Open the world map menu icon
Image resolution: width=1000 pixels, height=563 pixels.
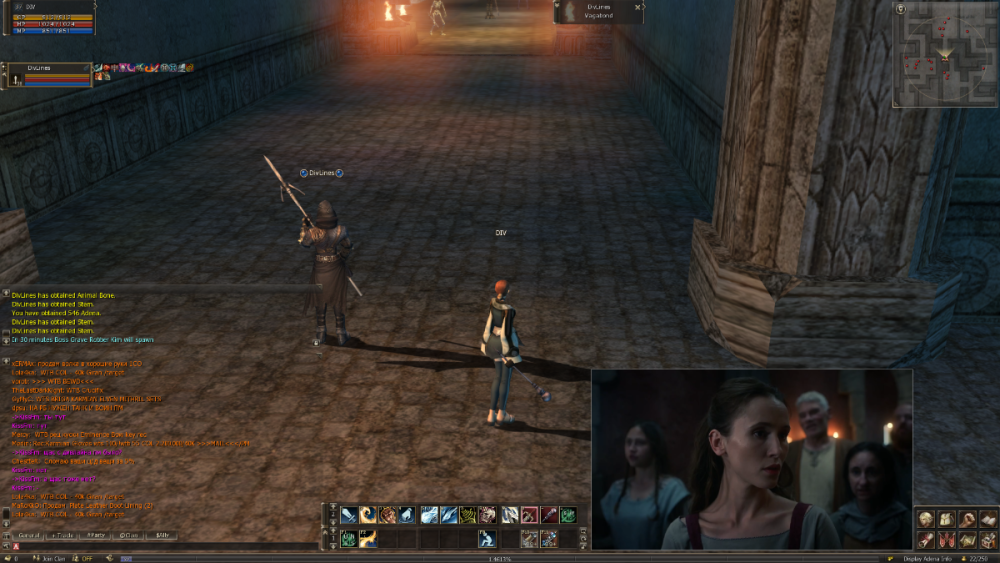(967, 540)
